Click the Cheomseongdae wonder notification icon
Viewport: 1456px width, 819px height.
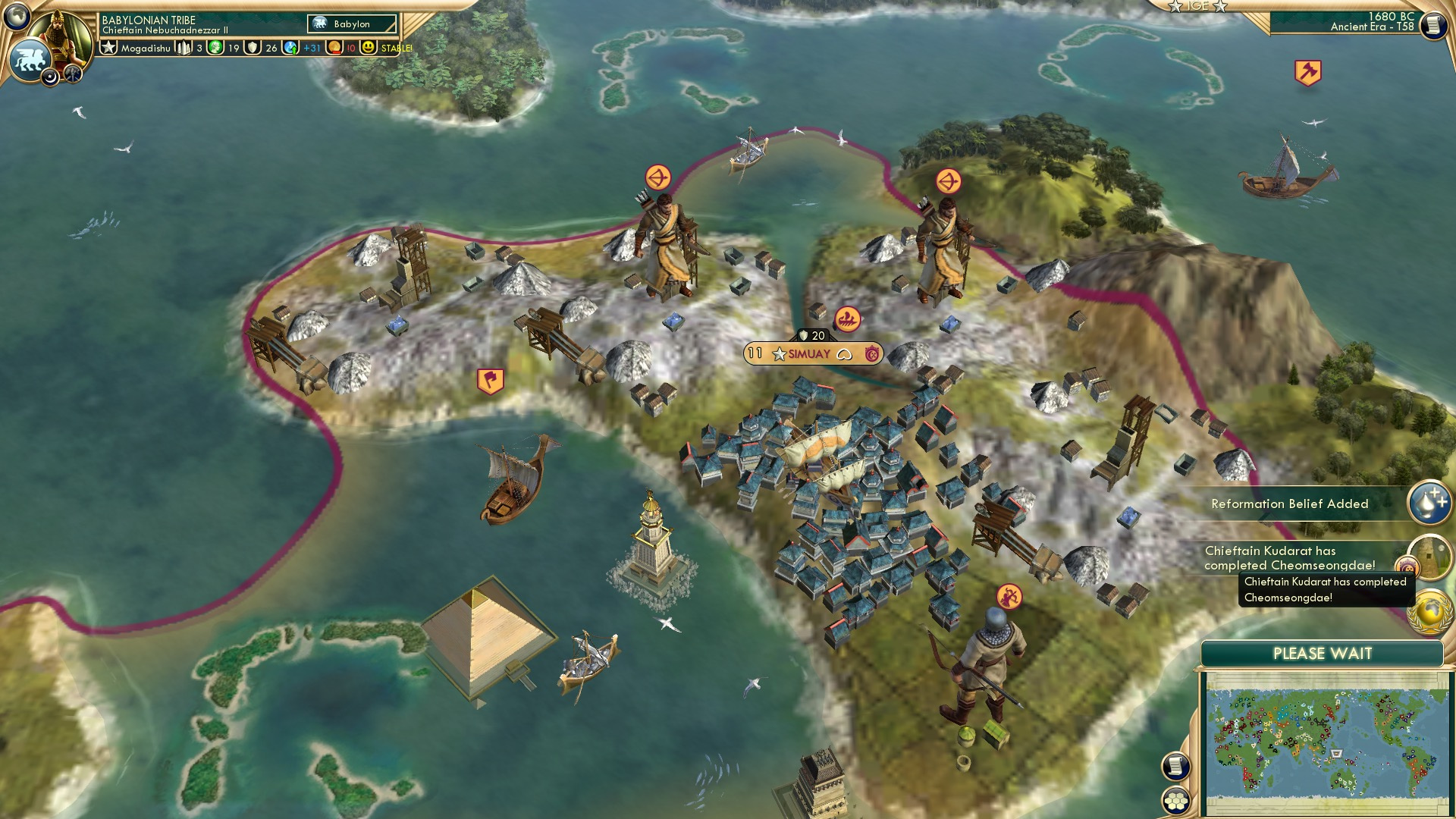(x=1431, y=554)
